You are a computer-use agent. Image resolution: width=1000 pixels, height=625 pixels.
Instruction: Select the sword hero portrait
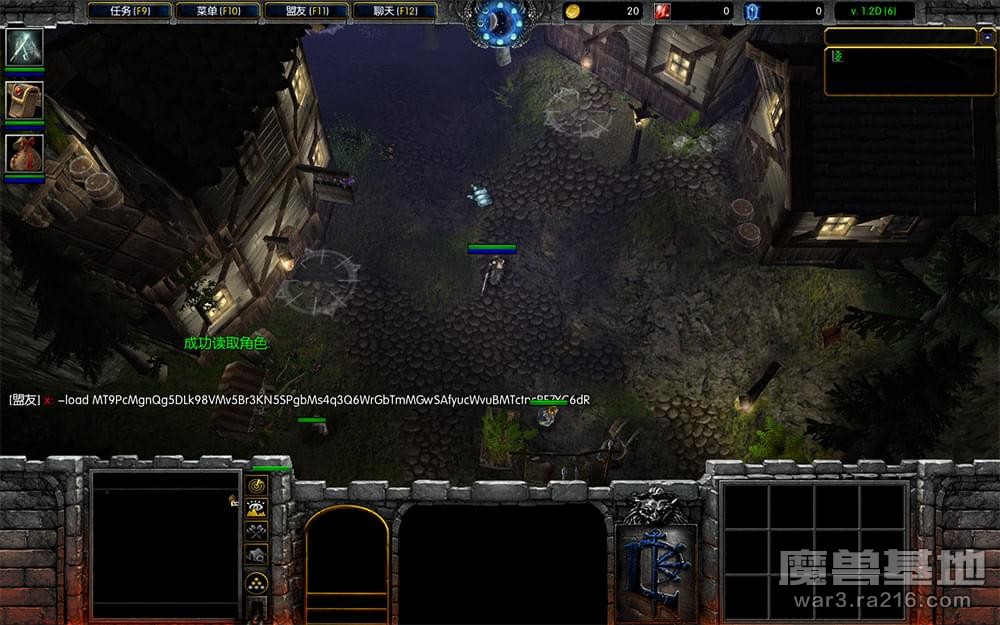(x=24, y=47)
